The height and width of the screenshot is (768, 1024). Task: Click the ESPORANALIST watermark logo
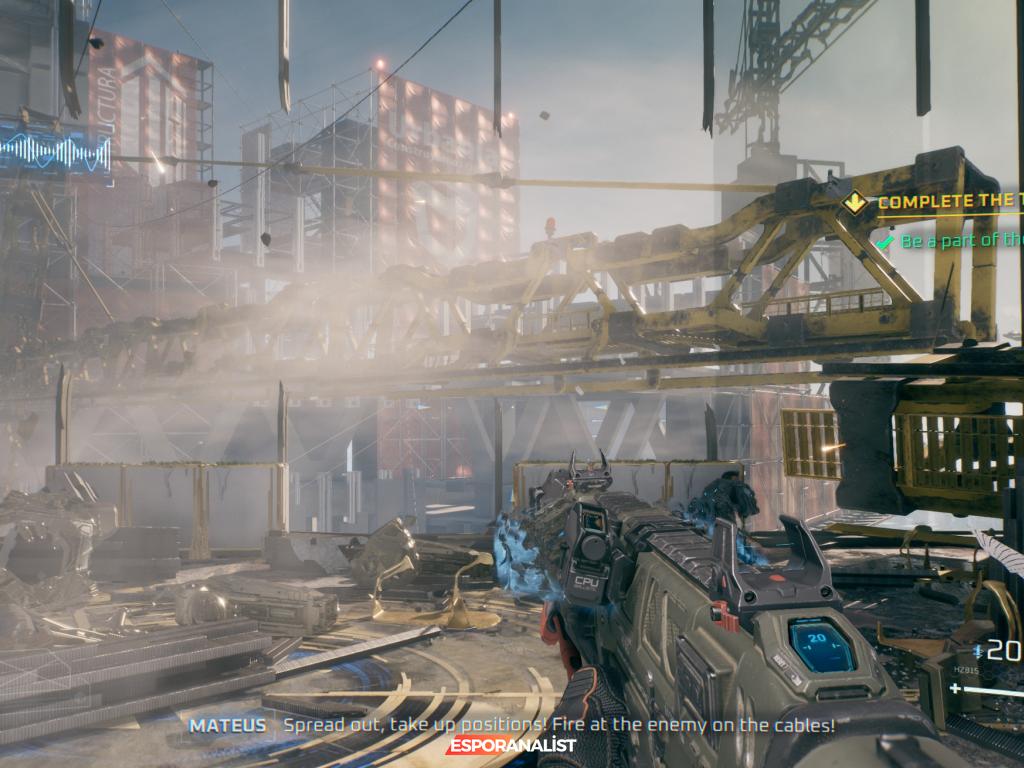pyautogui.click(x=512, y=745)
